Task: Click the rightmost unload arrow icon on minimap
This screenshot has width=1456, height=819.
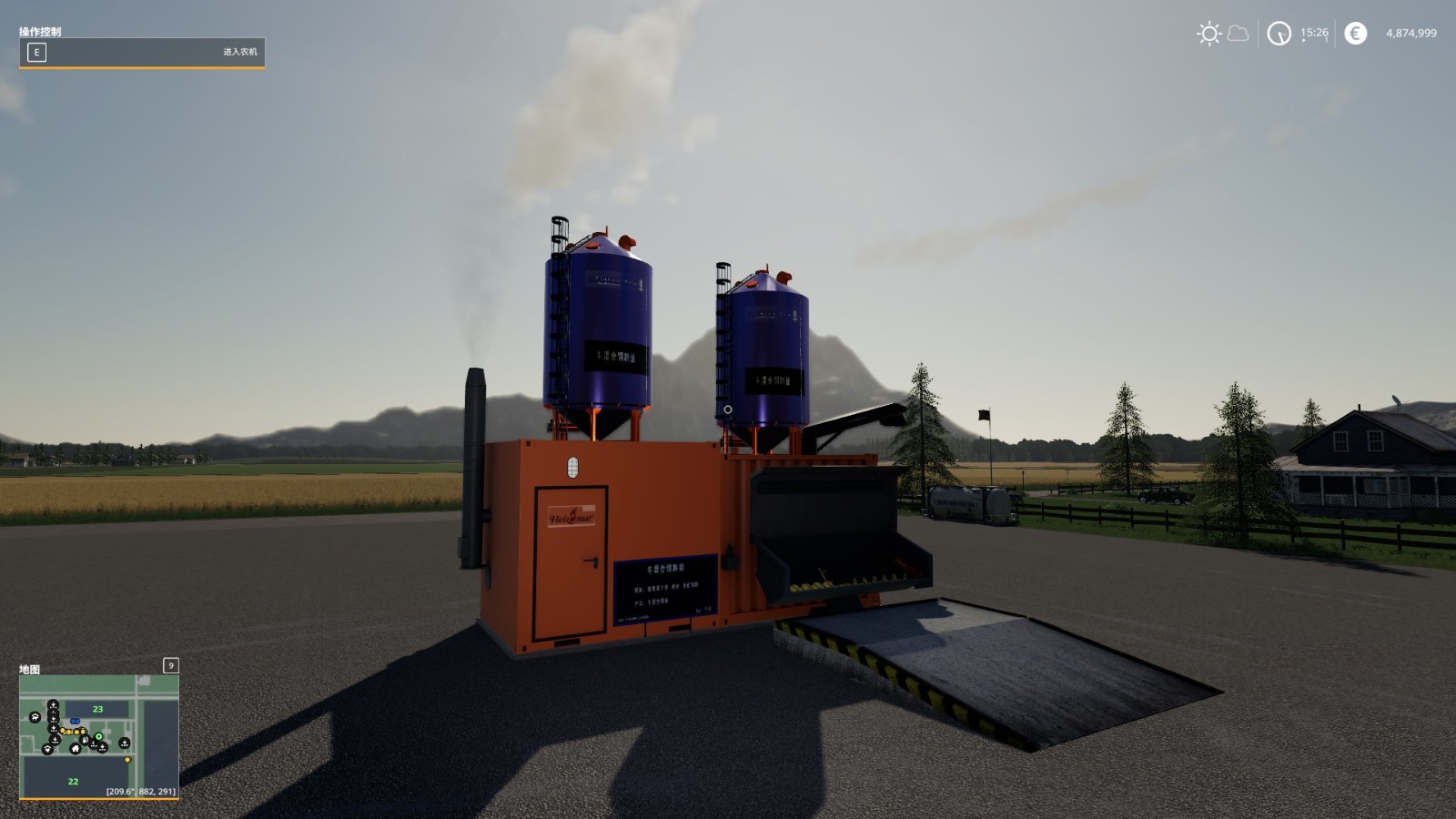Action: tap(124, 743)
